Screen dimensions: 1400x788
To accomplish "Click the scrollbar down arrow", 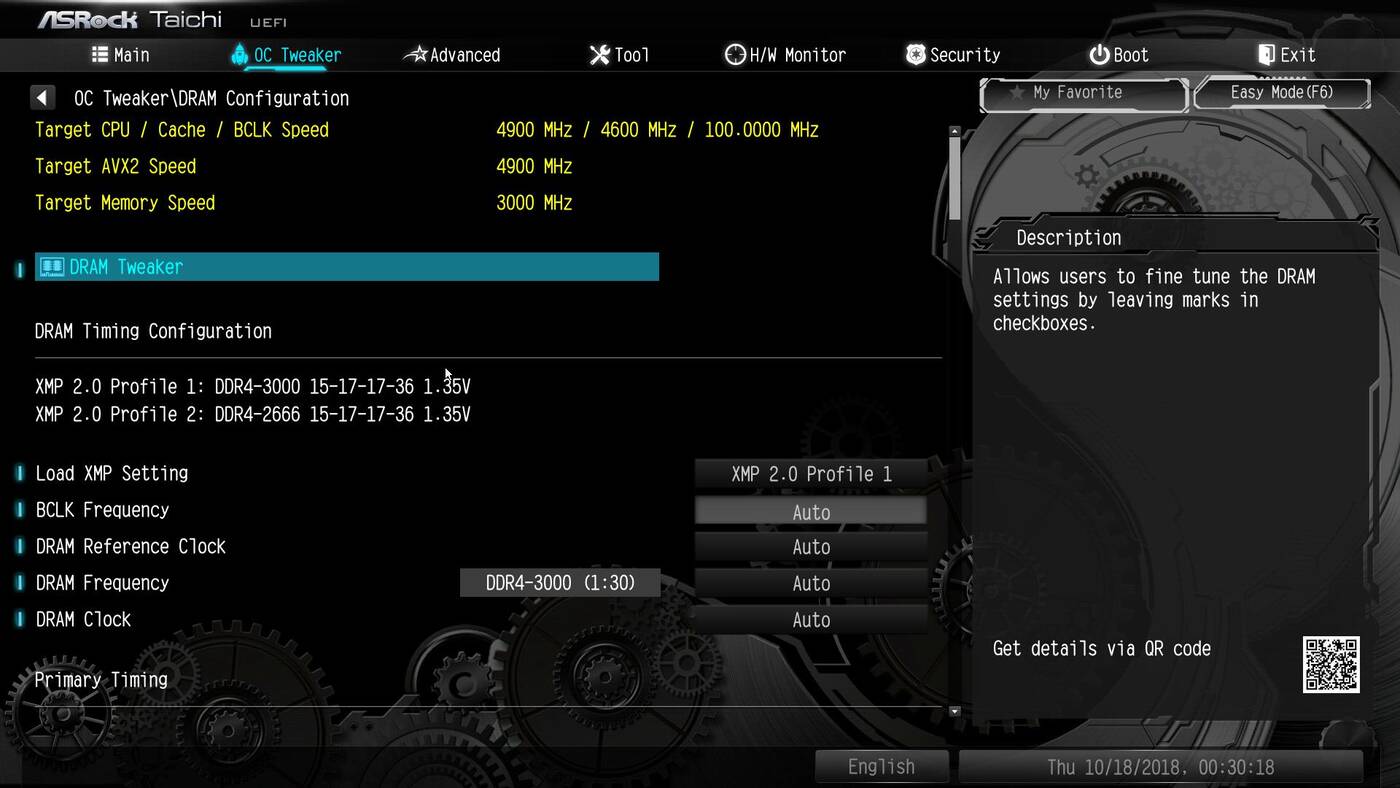I will [x=954, y=711].
